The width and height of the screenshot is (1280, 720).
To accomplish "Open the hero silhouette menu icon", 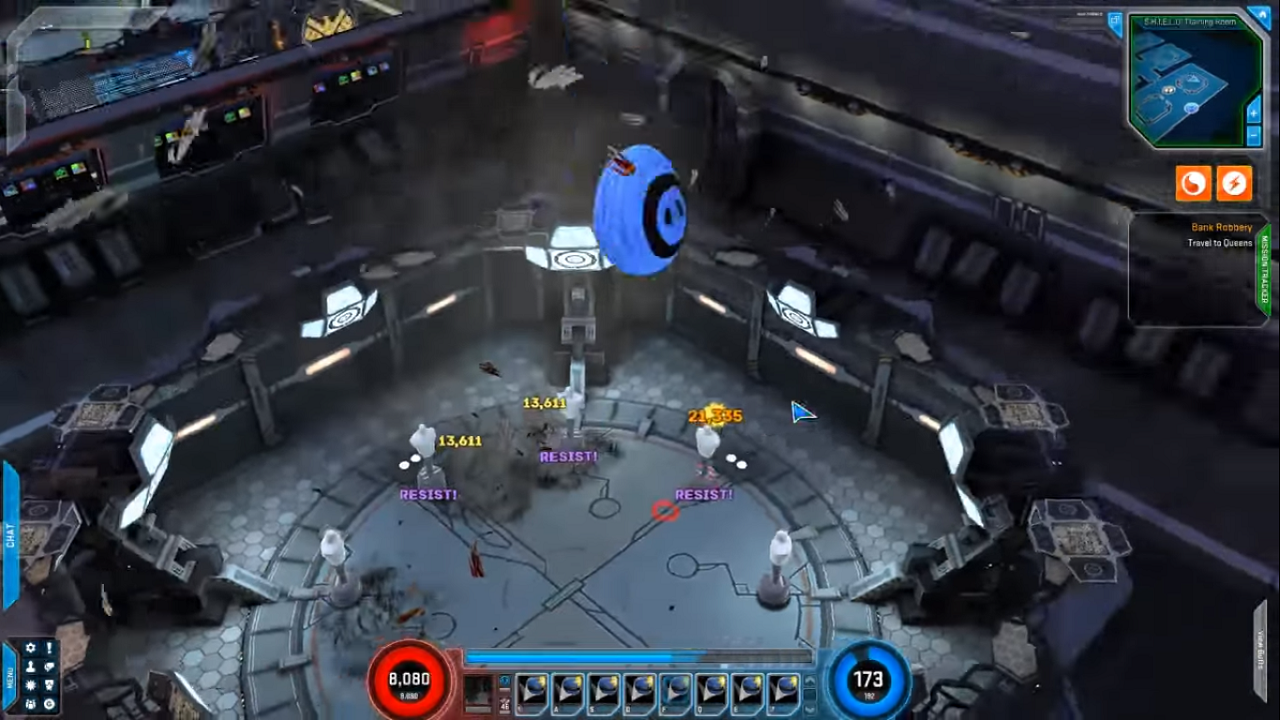I will click(x=31, y=666).
